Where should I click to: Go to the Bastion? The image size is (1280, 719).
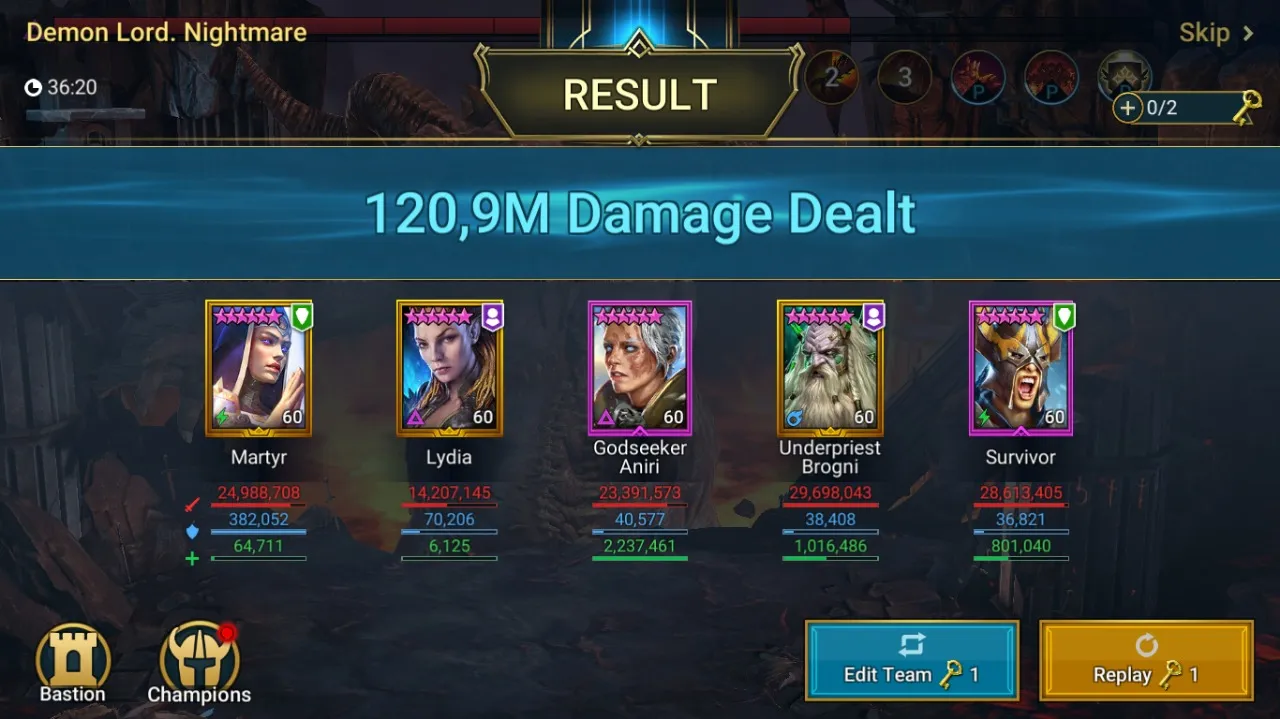(x=72, y=663)
